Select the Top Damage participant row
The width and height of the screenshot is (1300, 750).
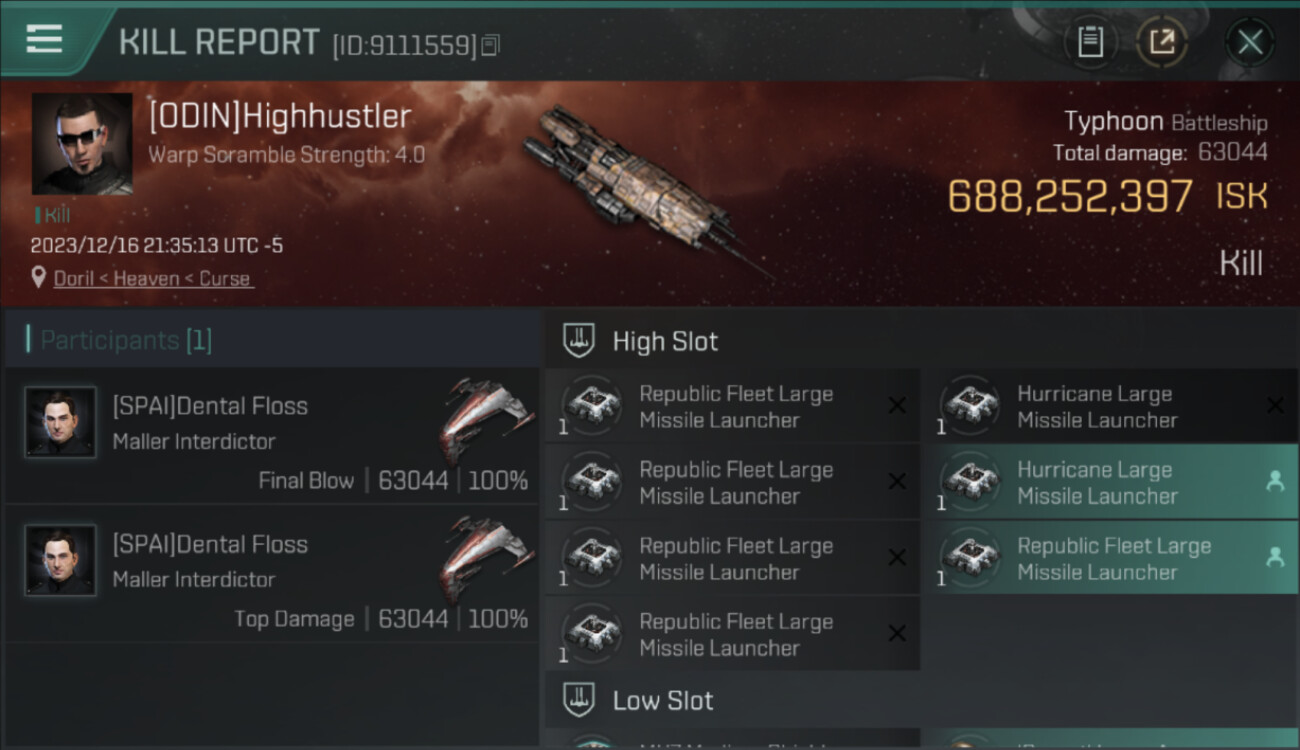pyautogui.click(x=272, y=574)
